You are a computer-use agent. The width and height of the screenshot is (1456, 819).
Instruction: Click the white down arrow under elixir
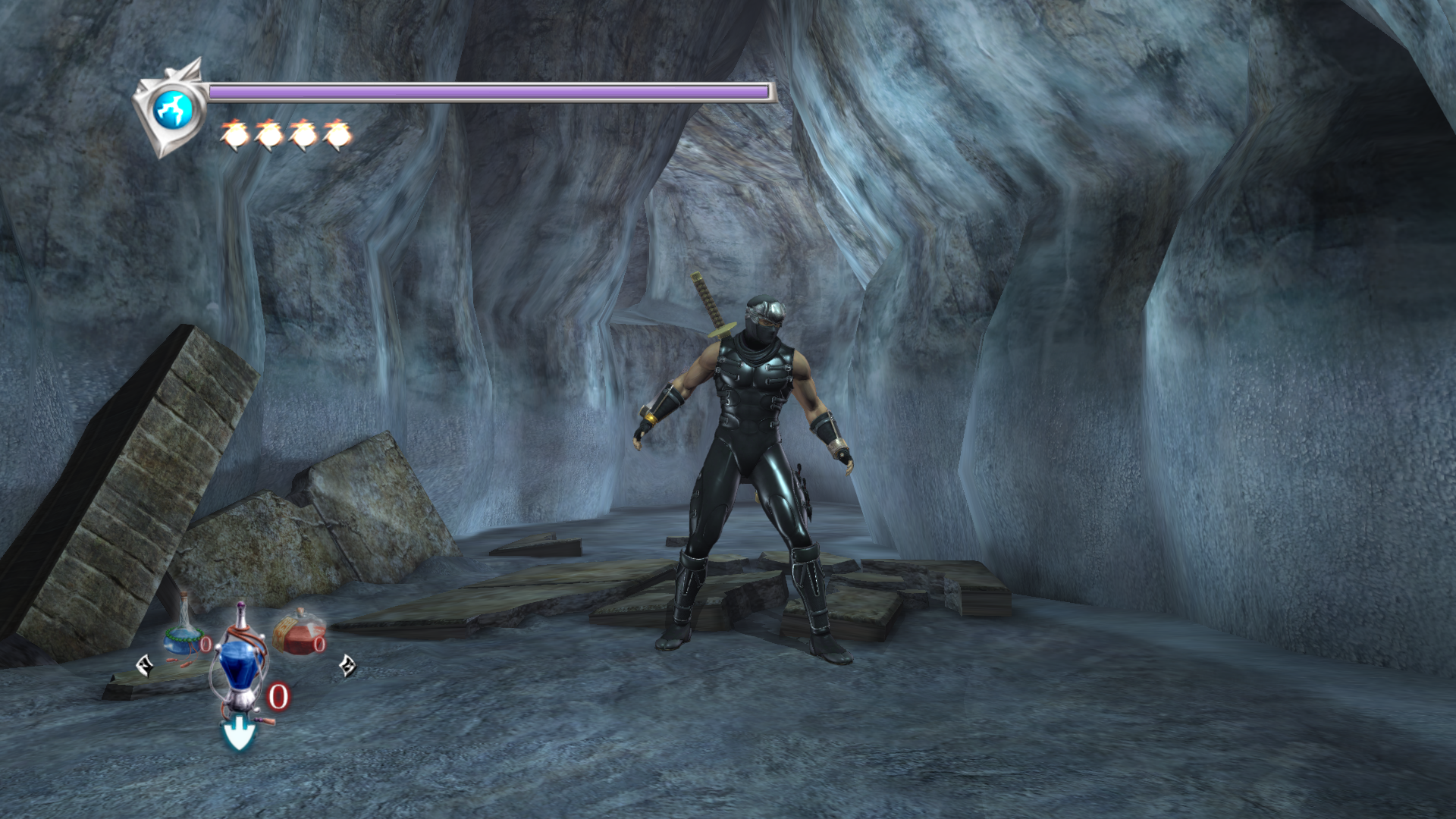(x=238, y=735)
